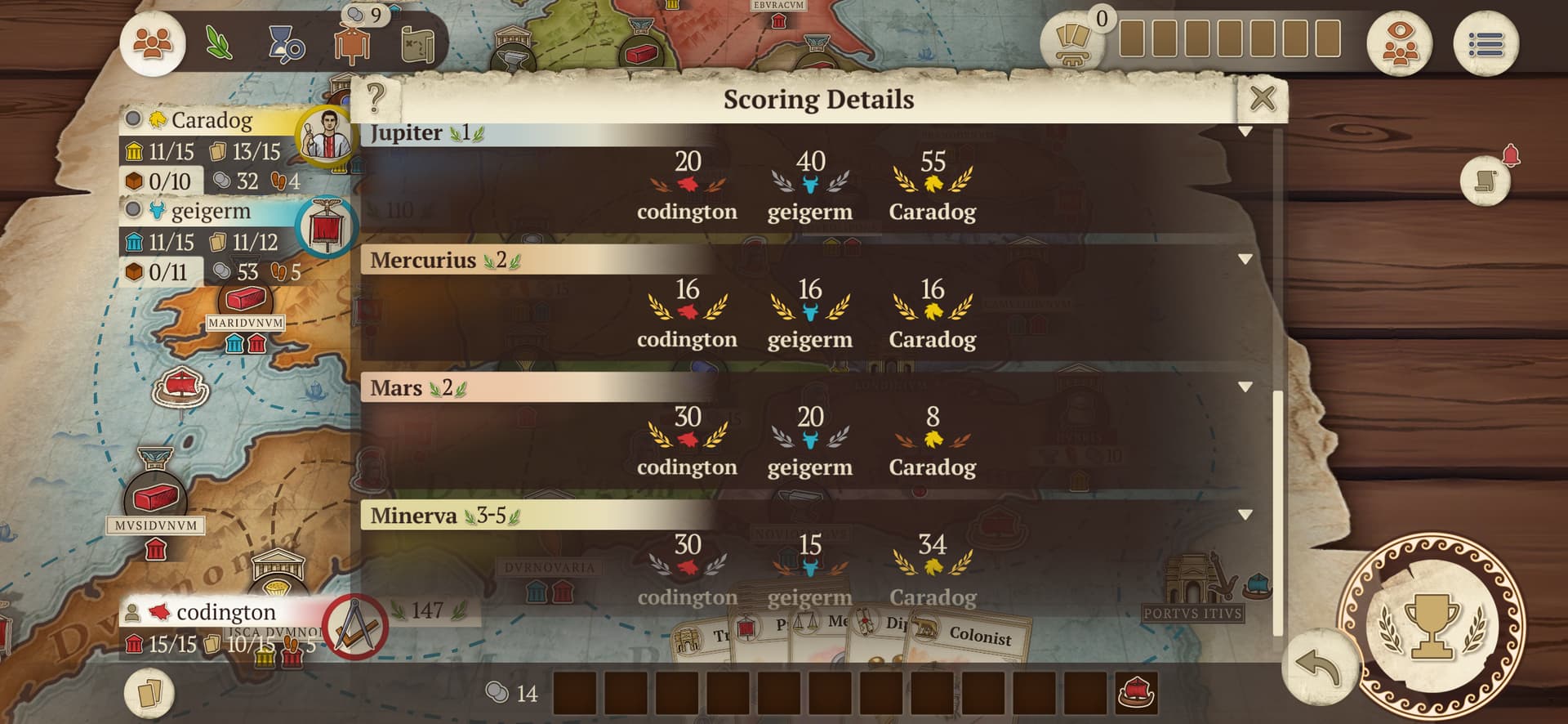Toggle the spectators eye button

1400,44
